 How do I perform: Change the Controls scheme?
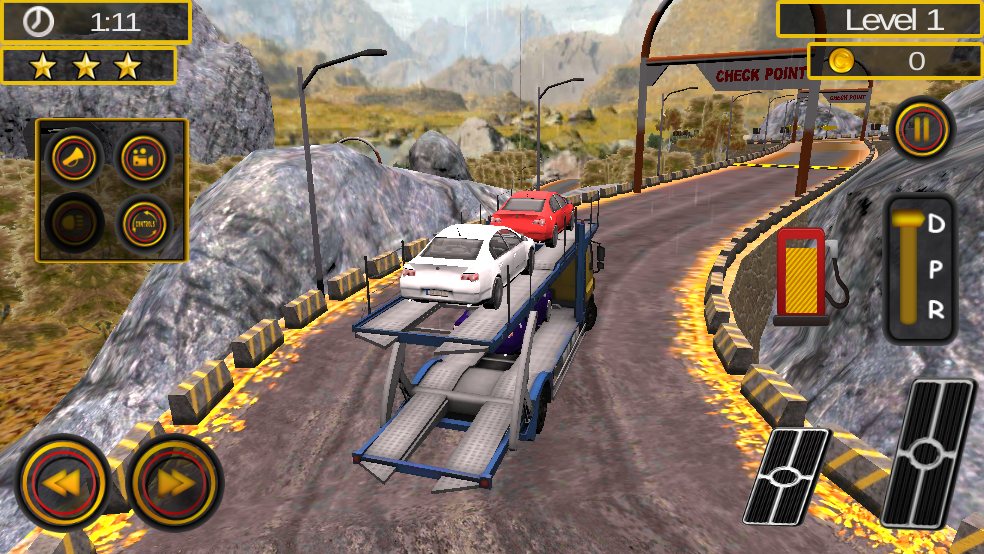143,222
